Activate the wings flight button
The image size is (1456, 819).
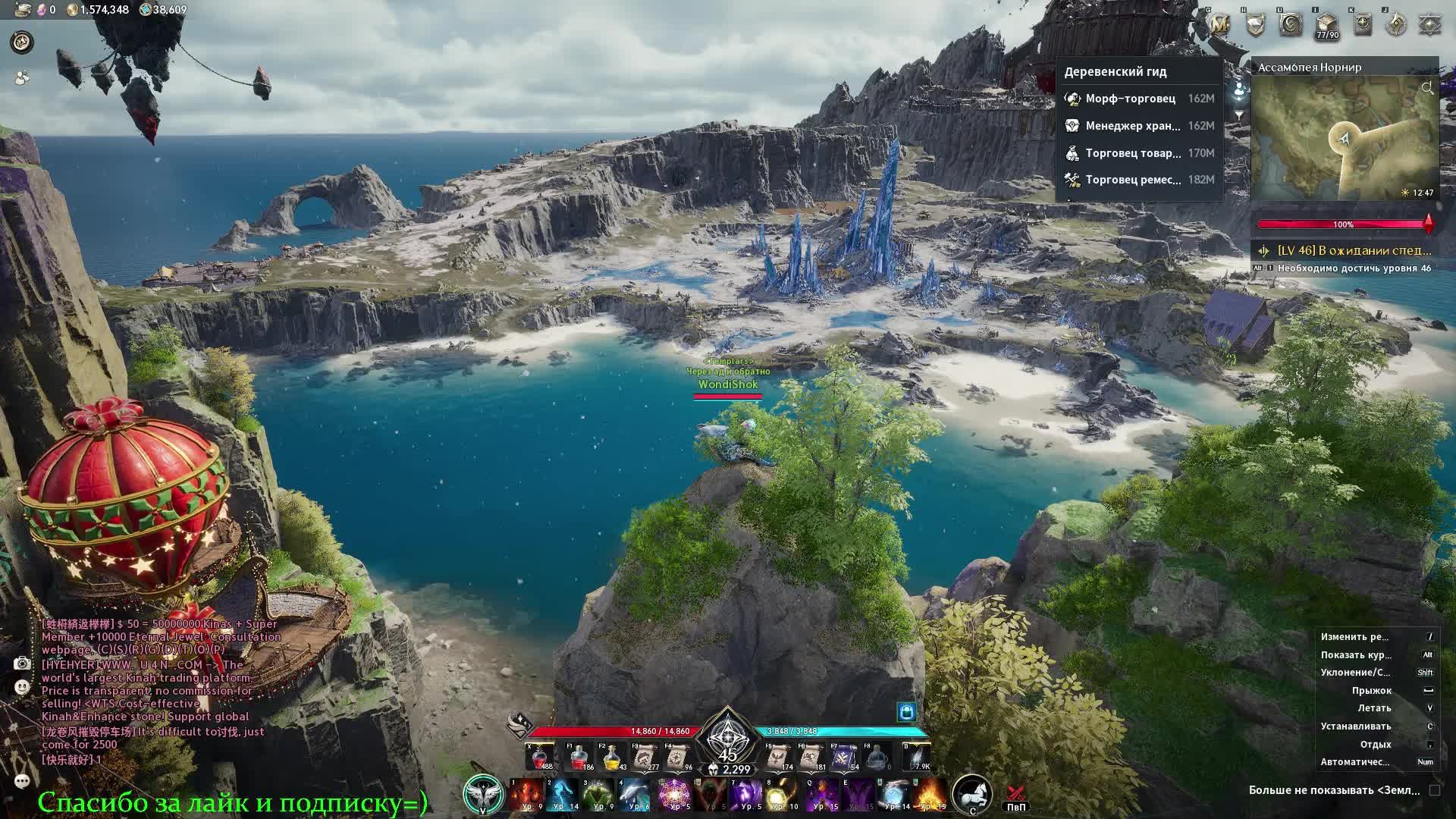tap(482, 795)
